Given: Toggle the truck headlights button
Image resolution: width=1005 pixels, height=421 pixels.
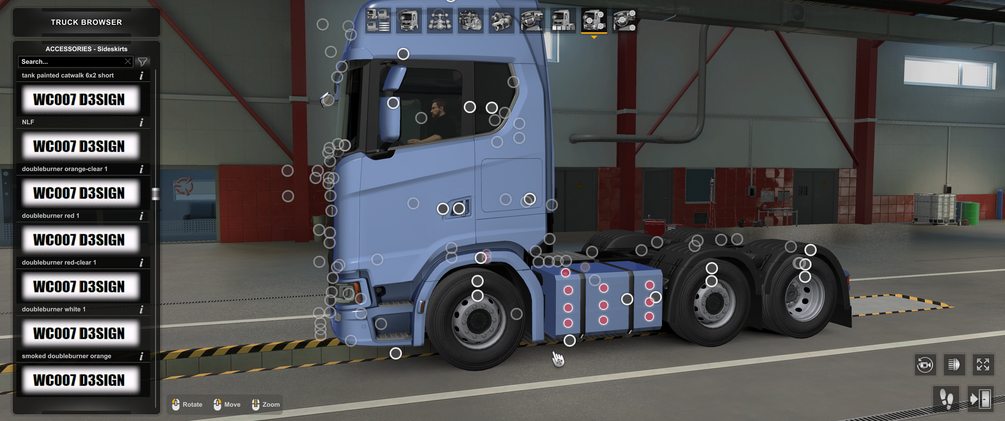Looking at the screenshot, I should tap(953, 365).
